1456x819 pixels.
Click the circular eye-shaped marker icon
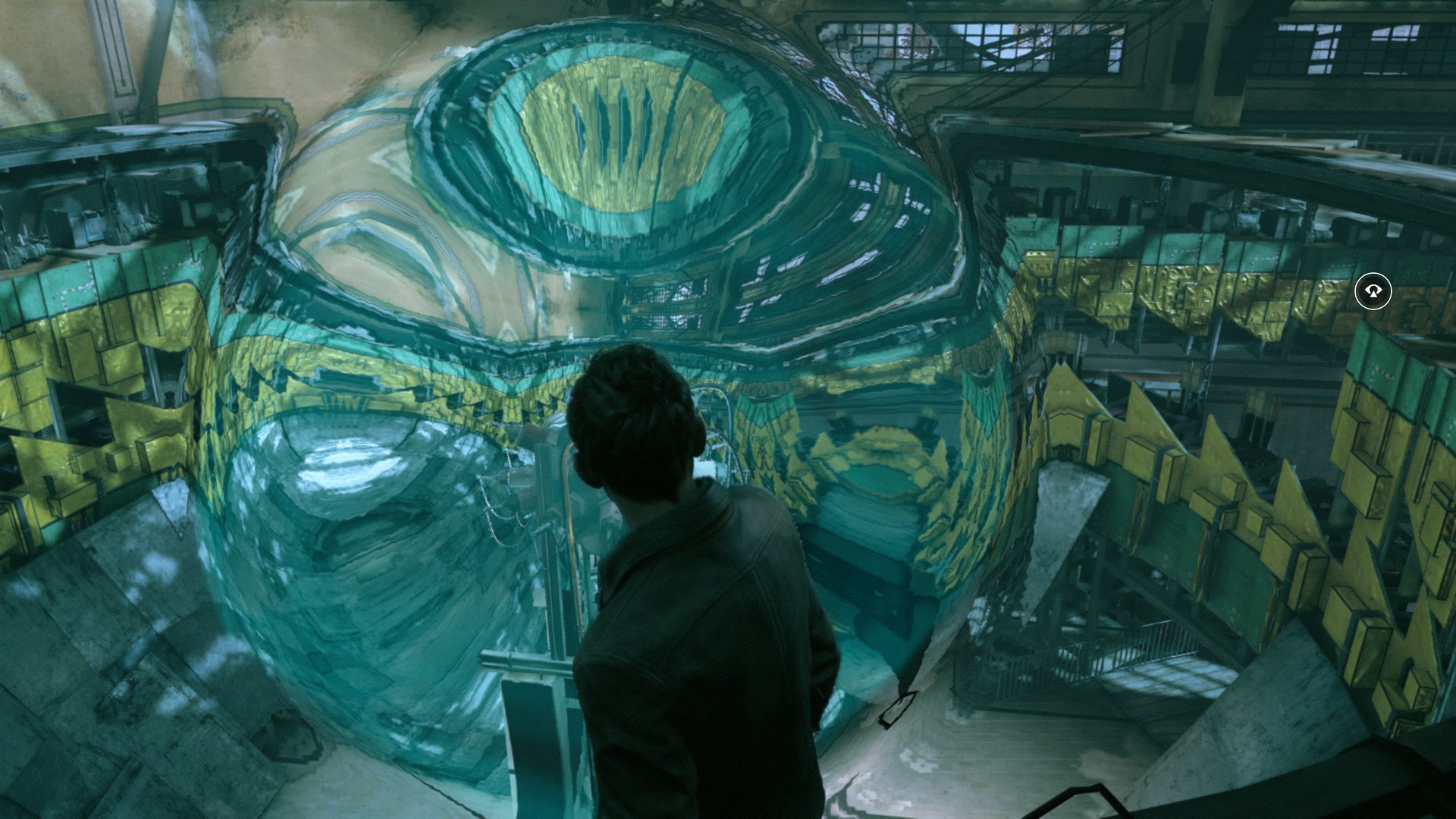(x=1373, y=291)
